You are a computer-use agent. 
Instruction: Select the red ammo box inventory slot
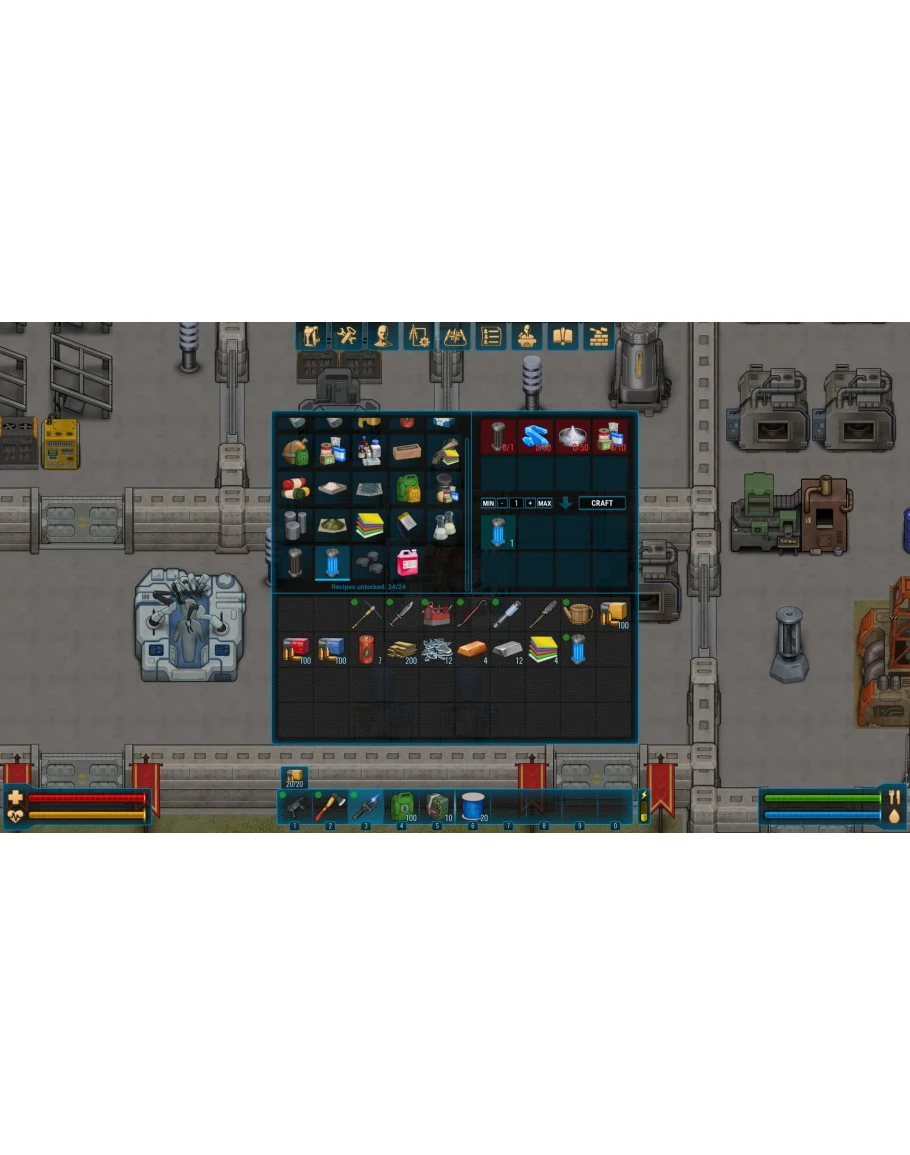pos(295,650)
